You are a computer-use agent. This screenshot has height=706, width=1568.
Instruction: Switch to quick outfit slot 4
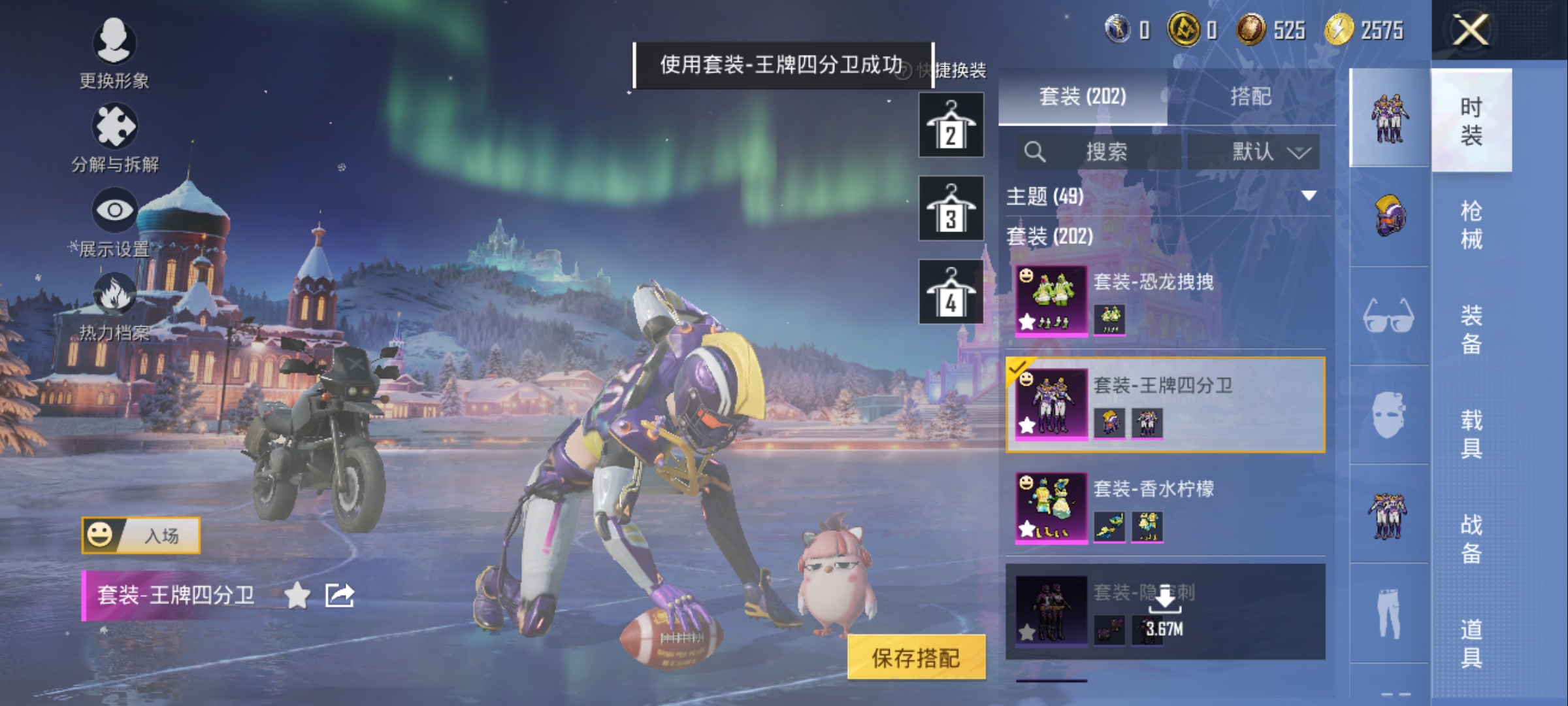click(951, 292)
